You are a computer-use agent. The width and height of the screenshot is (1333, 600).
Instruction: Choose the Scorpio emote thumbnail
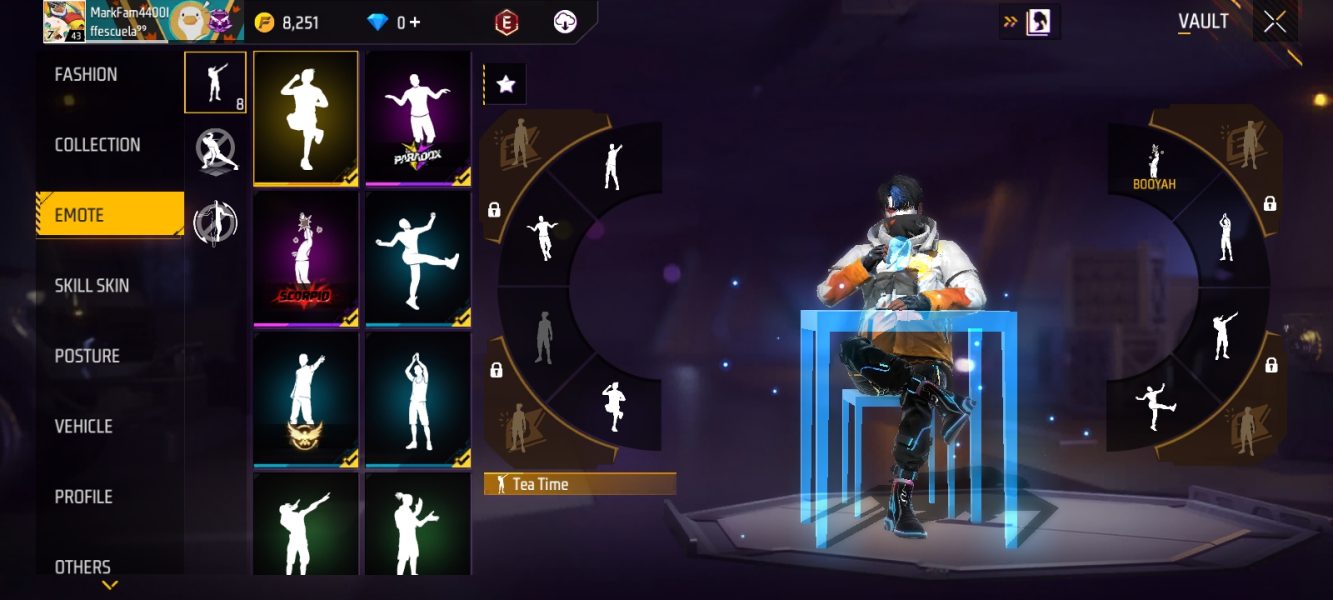[306, 259]
